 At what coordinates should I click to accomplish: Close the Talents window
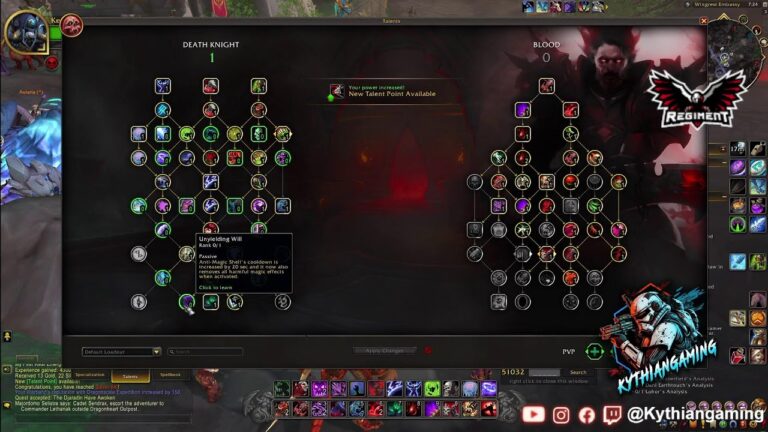tap(705, 20)
